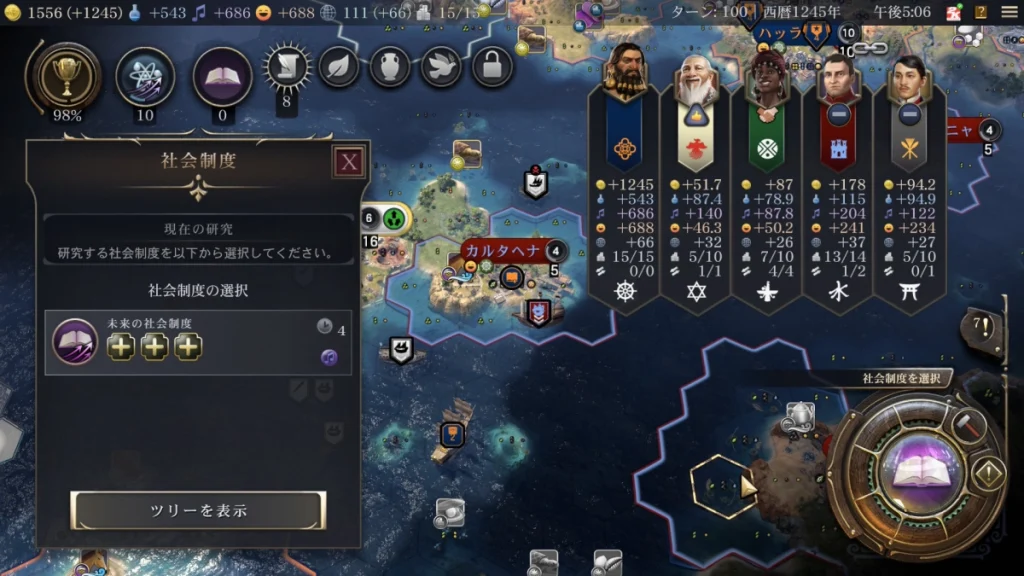Viewport: 1024px width, 576px height.
Task: Close the 社会制度 panel
Action: point(348,162)
